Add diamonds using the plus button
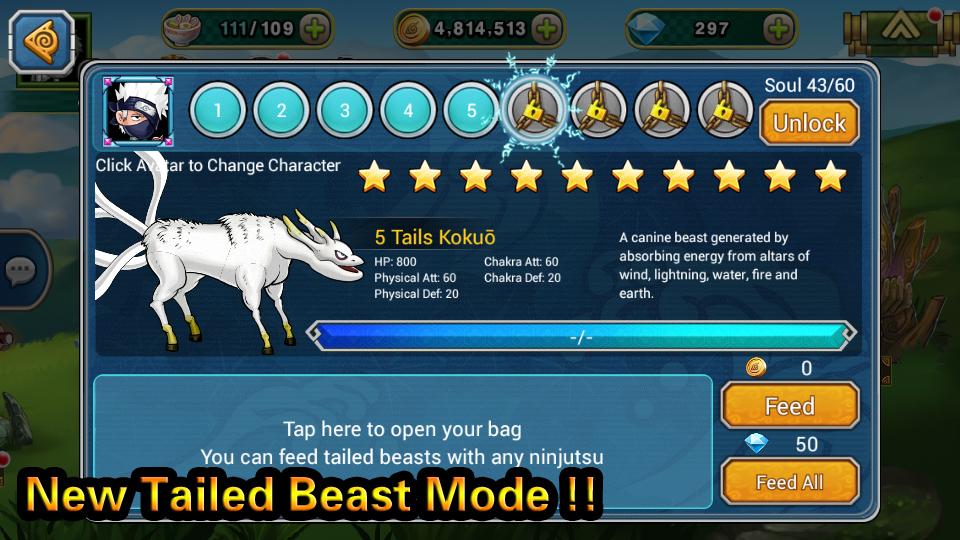Image resolution: width=960 pixels, height=540 pixels. point(778,29)
